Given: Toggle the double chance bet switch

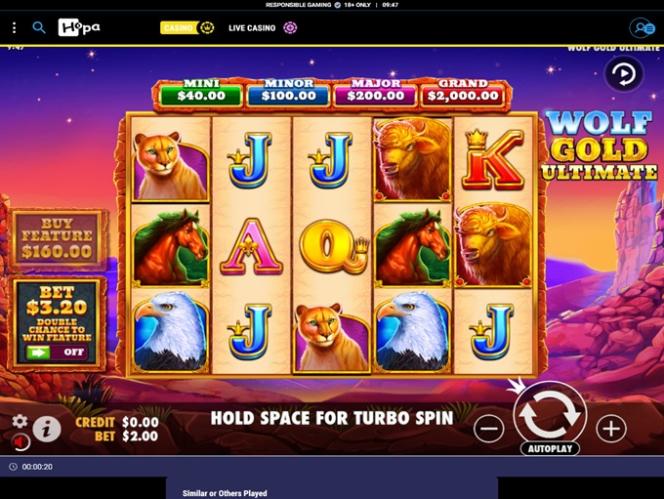Looking at the screenshot, I should pos(57,351).
